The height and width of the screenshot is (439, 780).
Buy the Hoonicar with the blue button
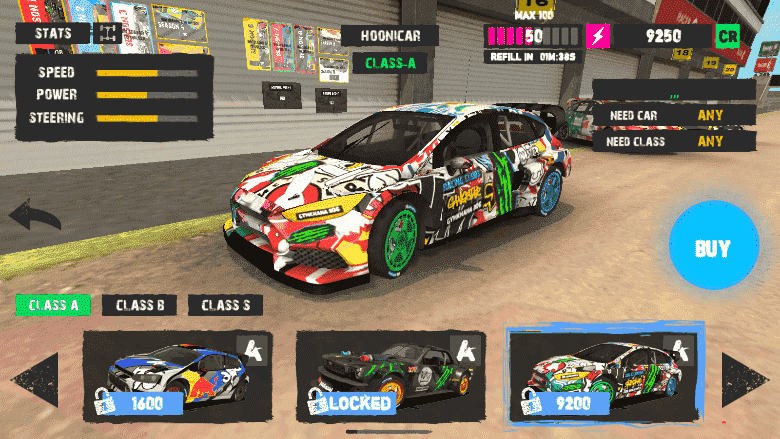(713, 248)
